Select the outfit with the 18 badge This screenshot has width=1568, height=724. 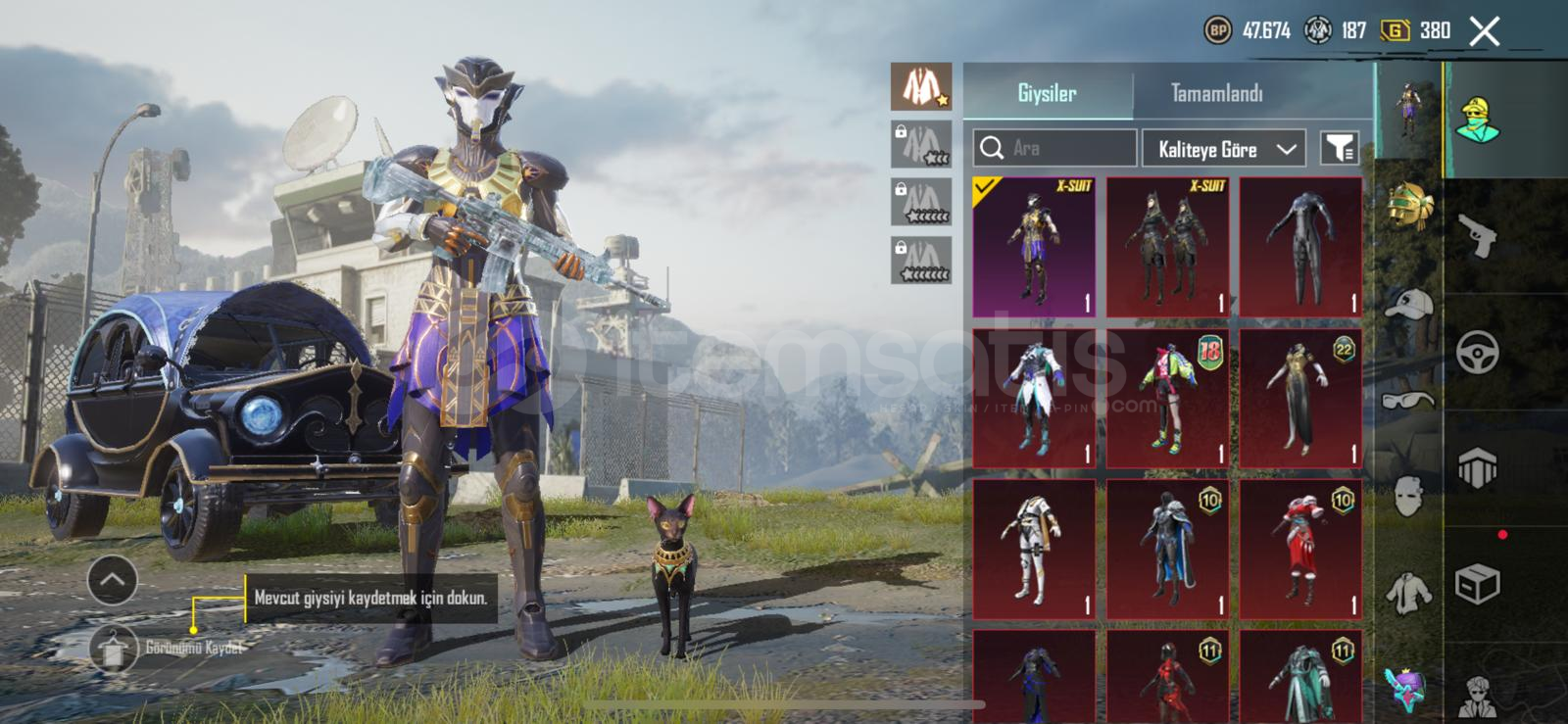[1167, 398]
